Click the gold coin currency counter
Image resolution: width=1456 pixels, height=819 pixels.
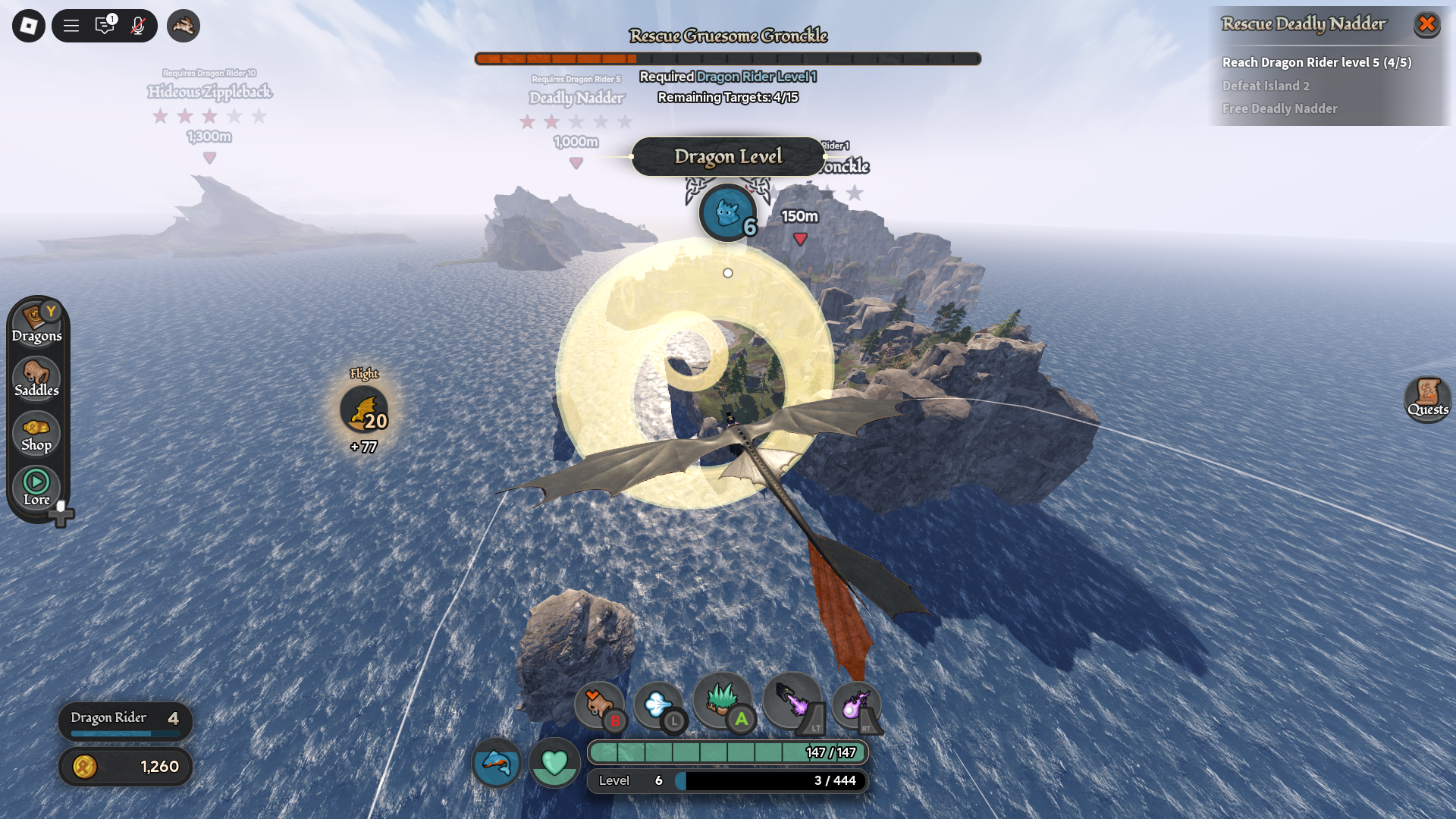point(126,767)
